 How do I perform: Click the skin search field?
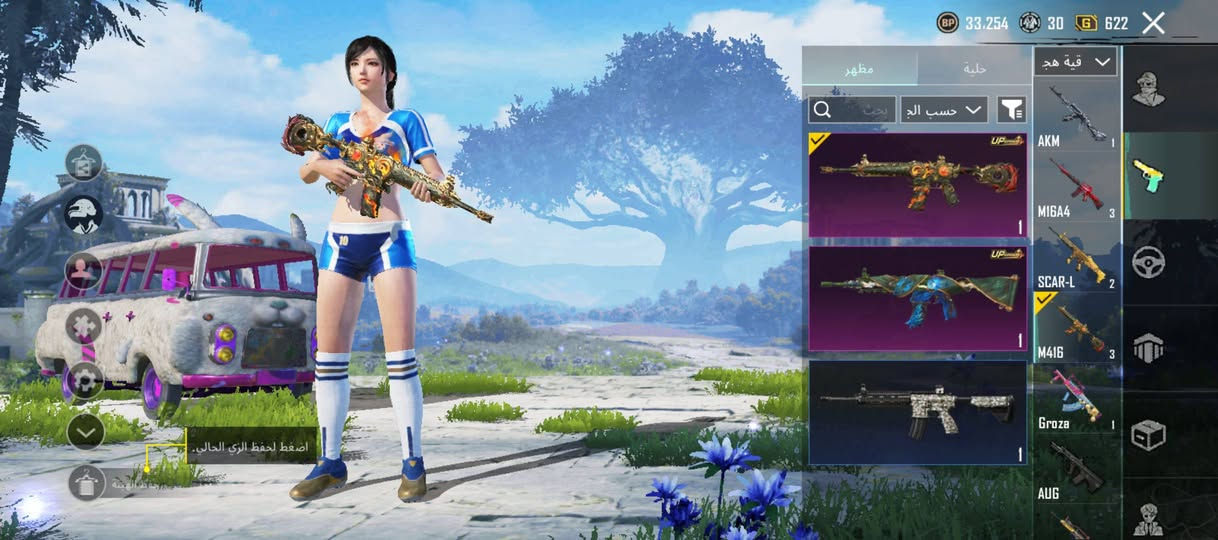tap(852, 109)
